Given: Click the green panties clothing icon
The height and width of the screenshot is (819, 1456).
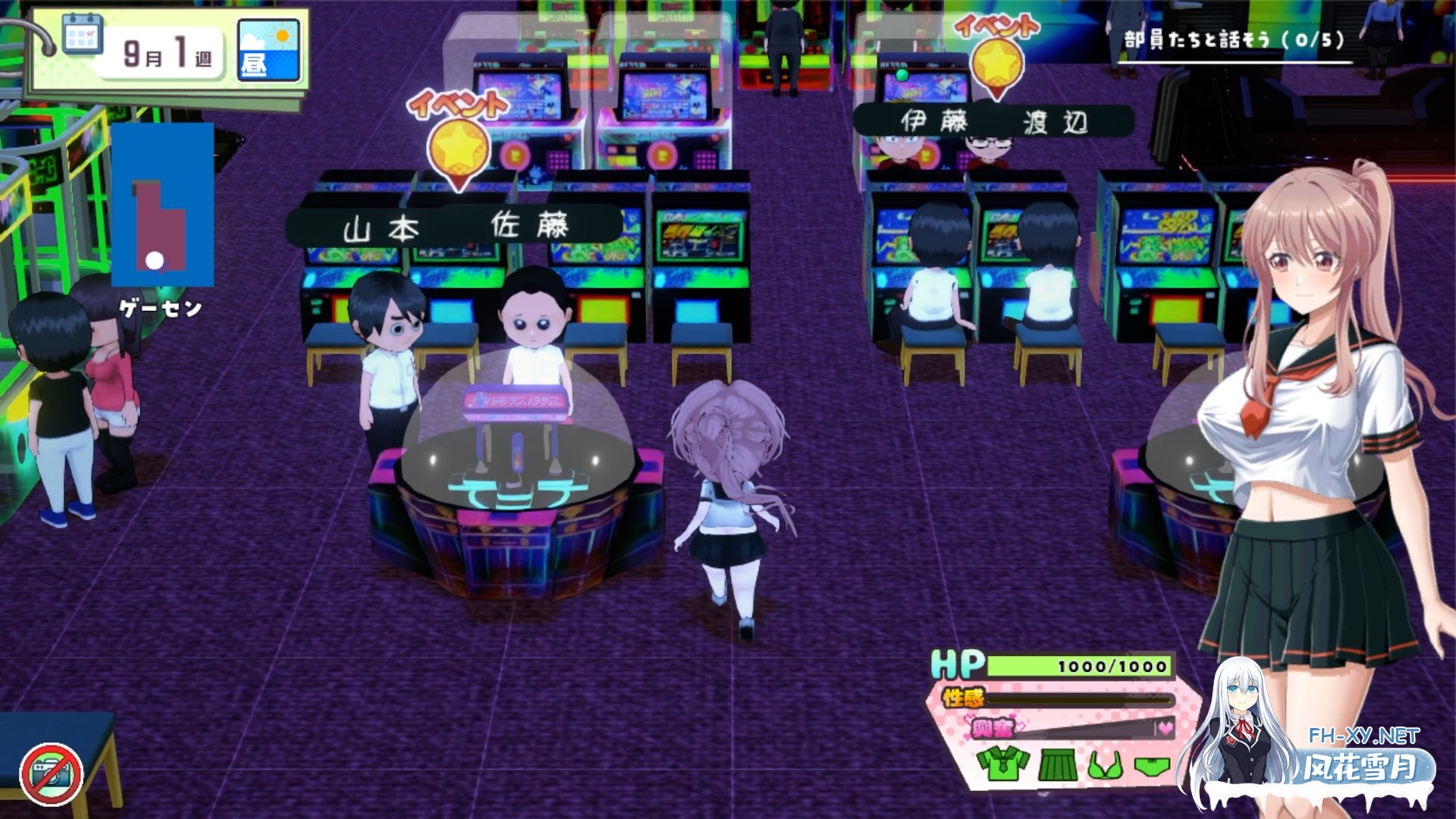Looking at the screenshot, I should [1152, 766].
